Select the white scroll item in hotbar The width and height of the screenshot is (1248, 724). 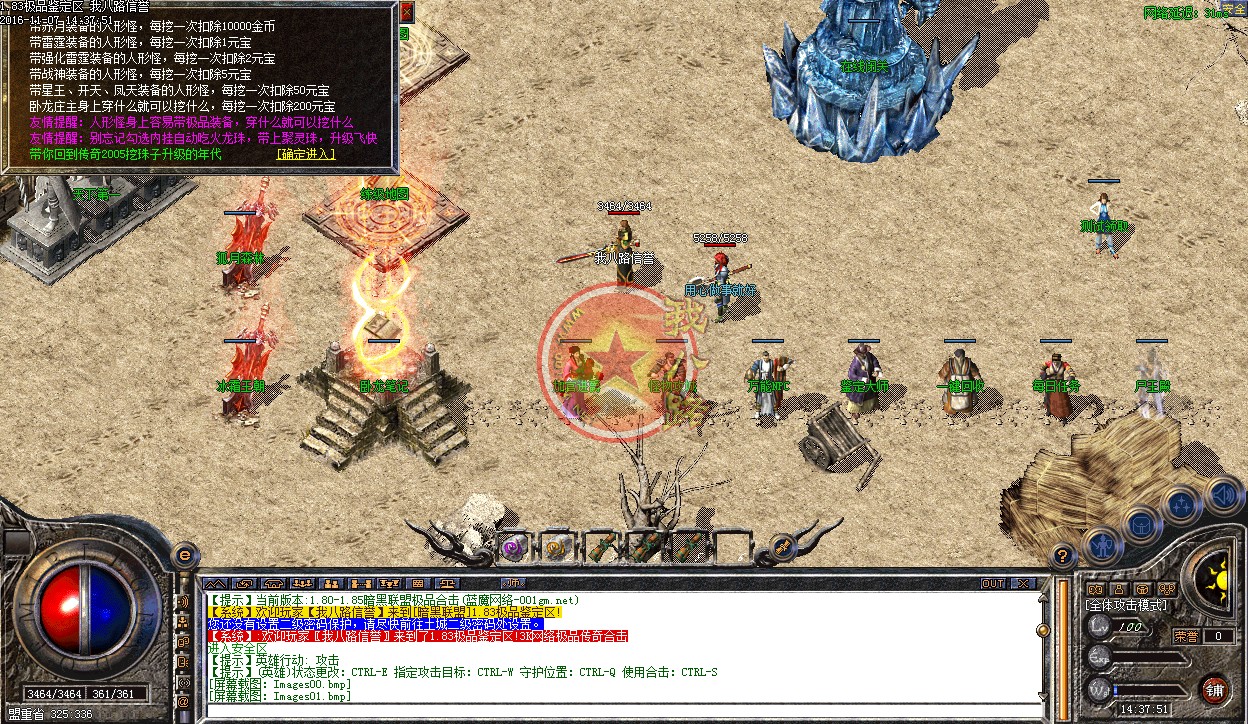[x=557, y=547]
